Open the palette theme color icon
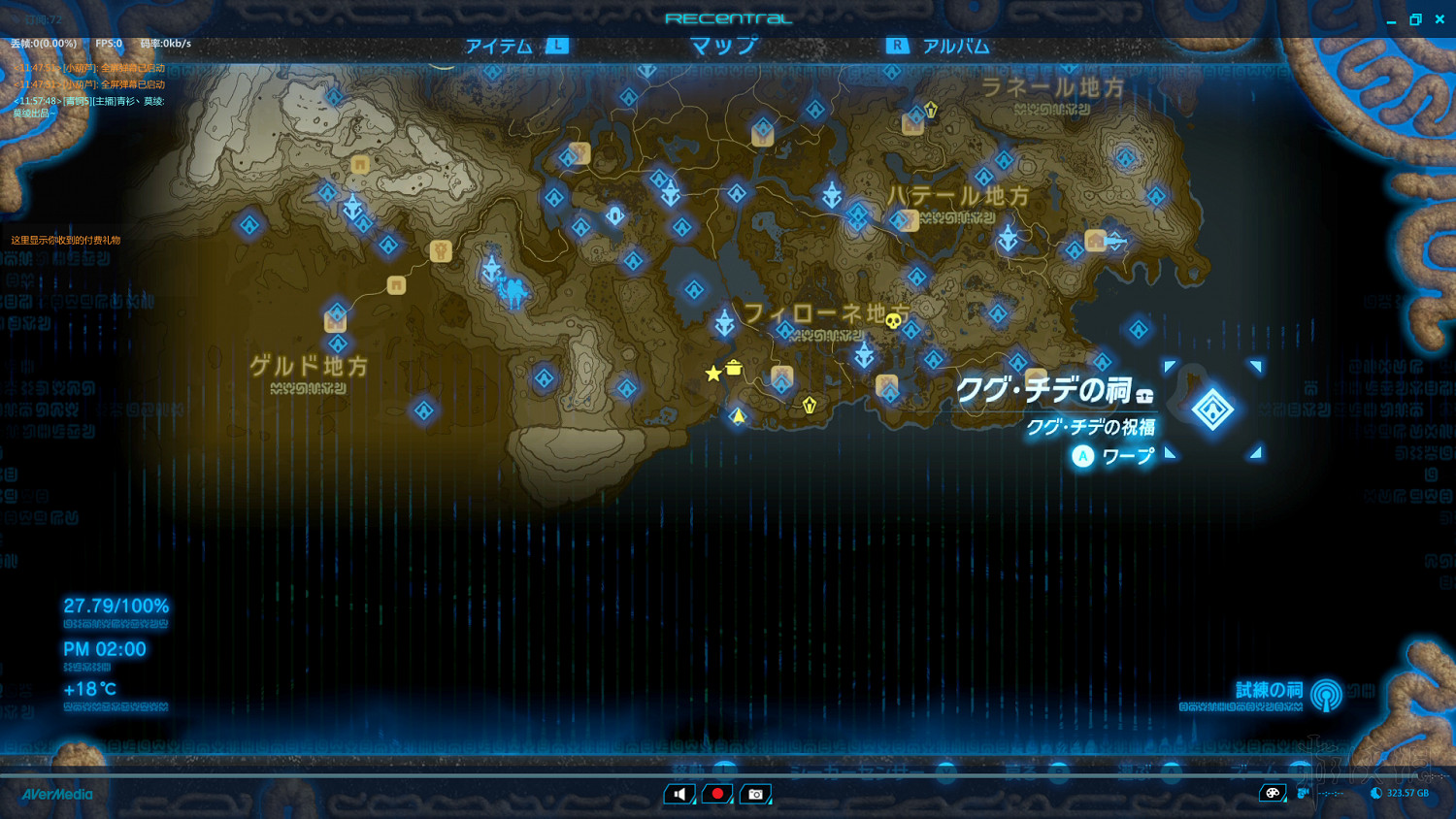Image resolution: width=1456 pixels, height=819 pixels. click(1273, 793)
